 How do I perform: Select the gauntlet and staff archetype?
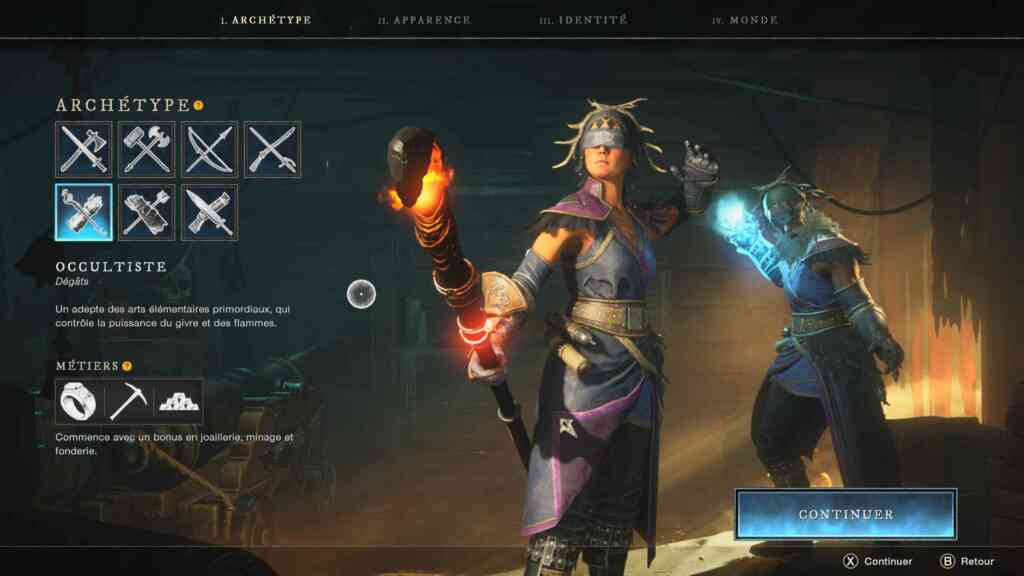click(147, 212)
